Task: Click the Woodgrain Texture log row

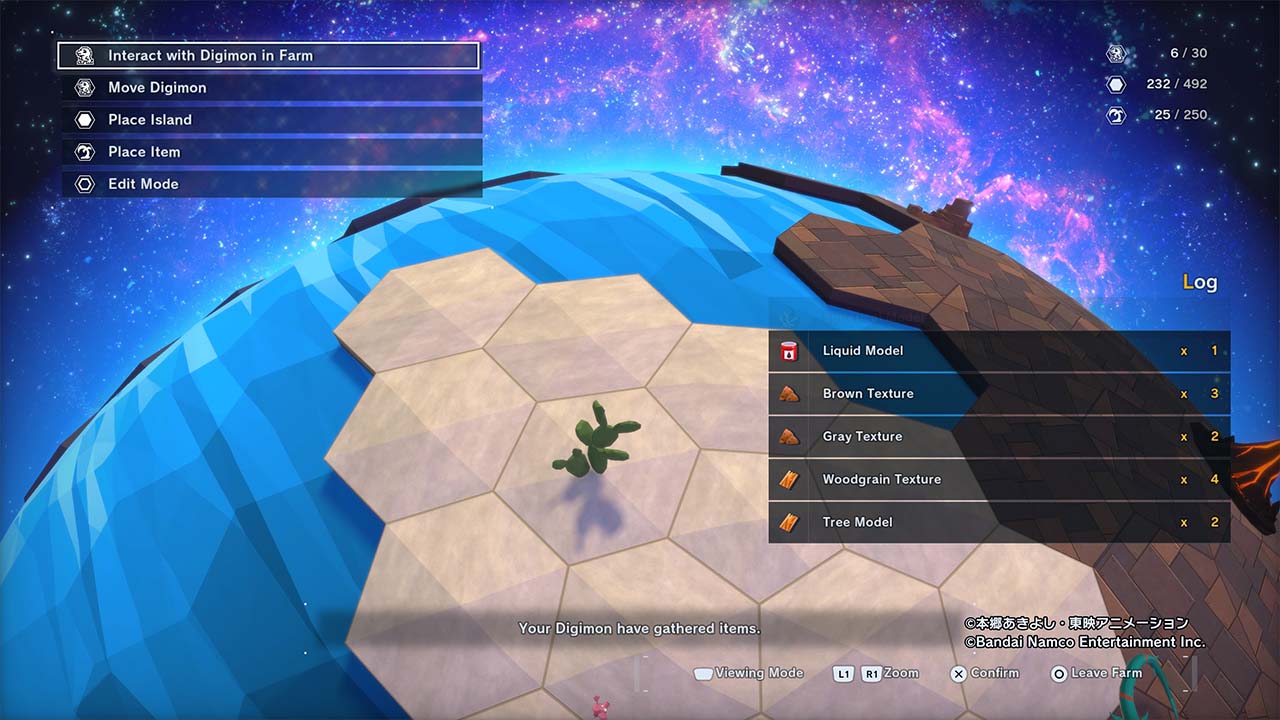Action: pyautogui.click(x=998, y=480)
